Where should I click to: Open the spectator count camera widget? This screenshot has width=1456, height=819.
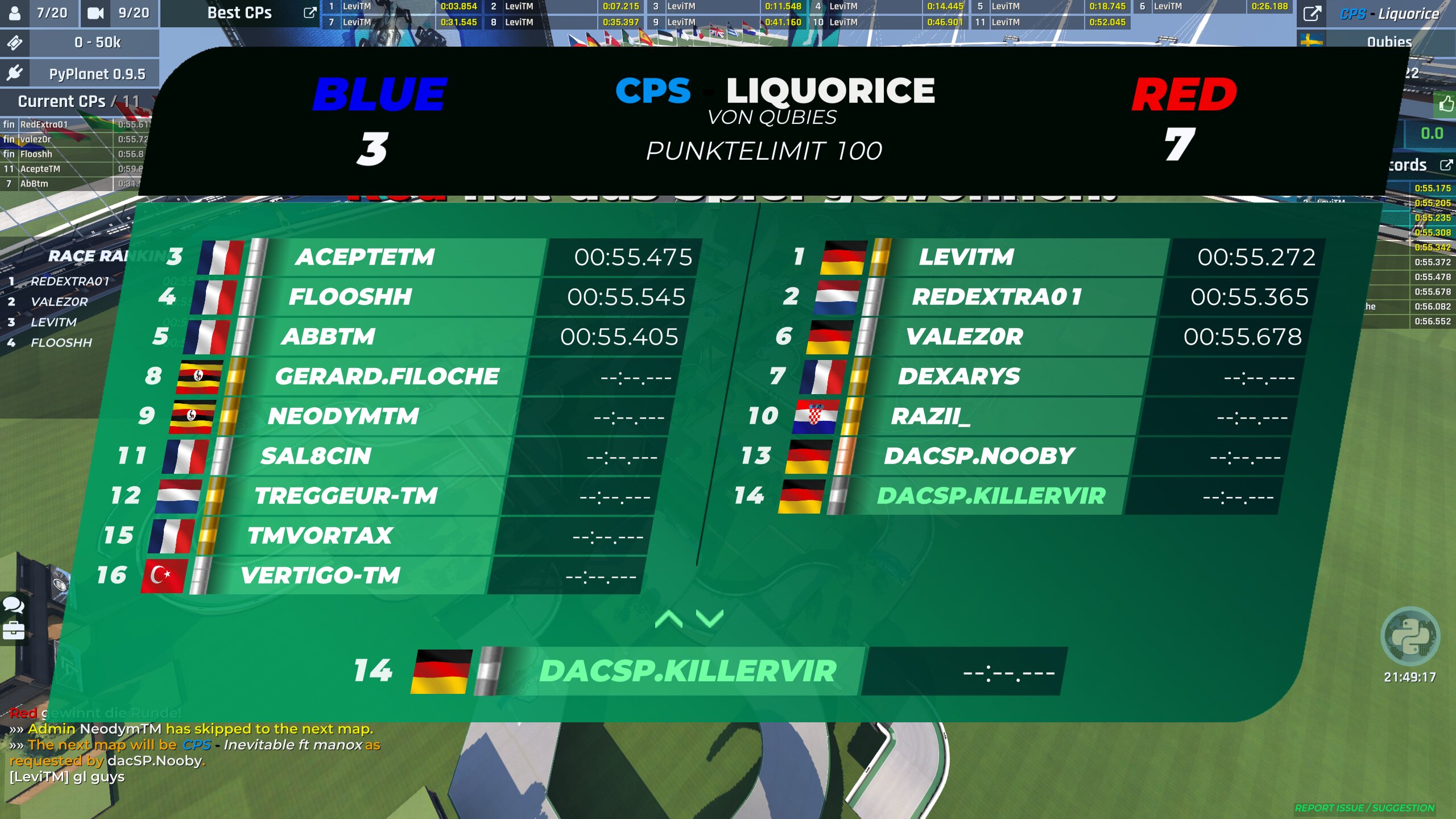(119, 13)
